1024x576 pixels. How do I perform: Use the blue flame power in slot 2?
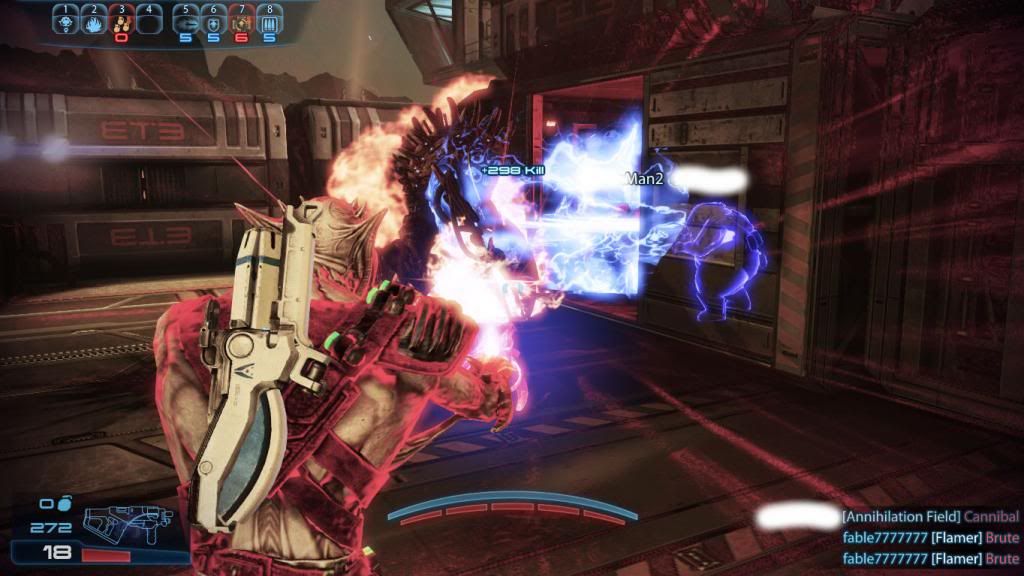[x=93, y=21]
